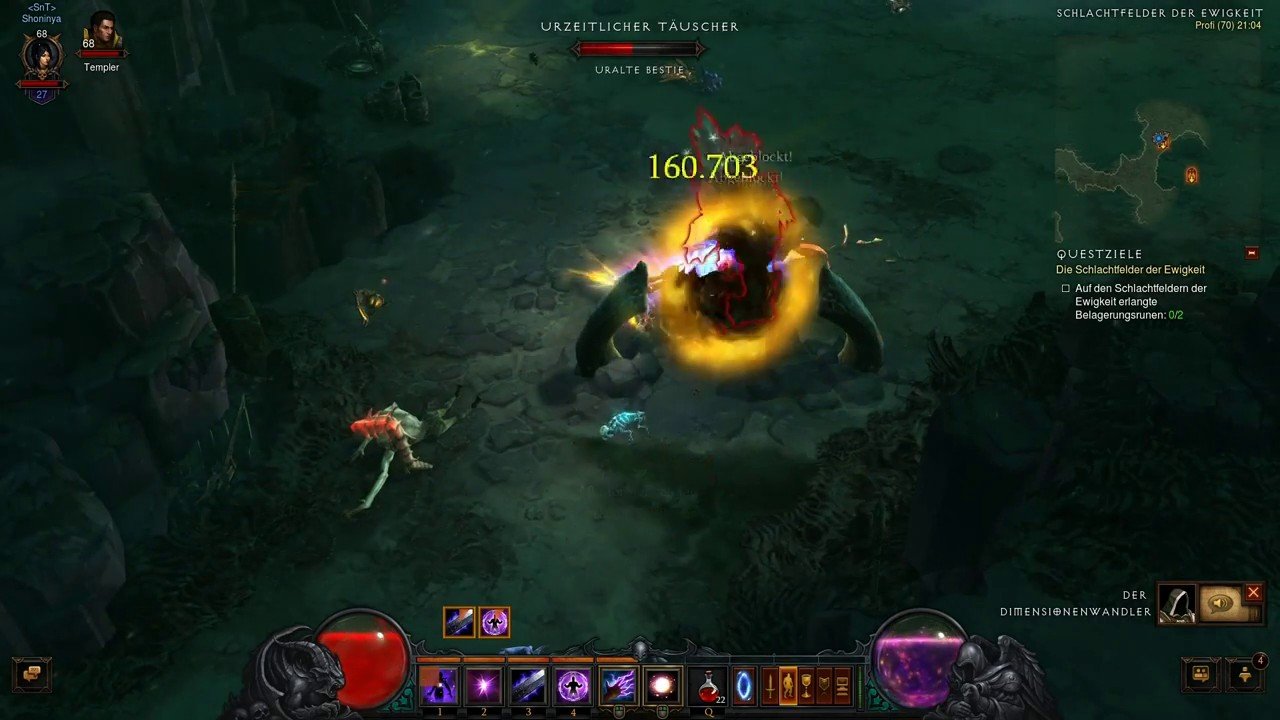
Task: Select the Schlachtfelder der Ewigkeit quest objective
Action: point(1130,270)
